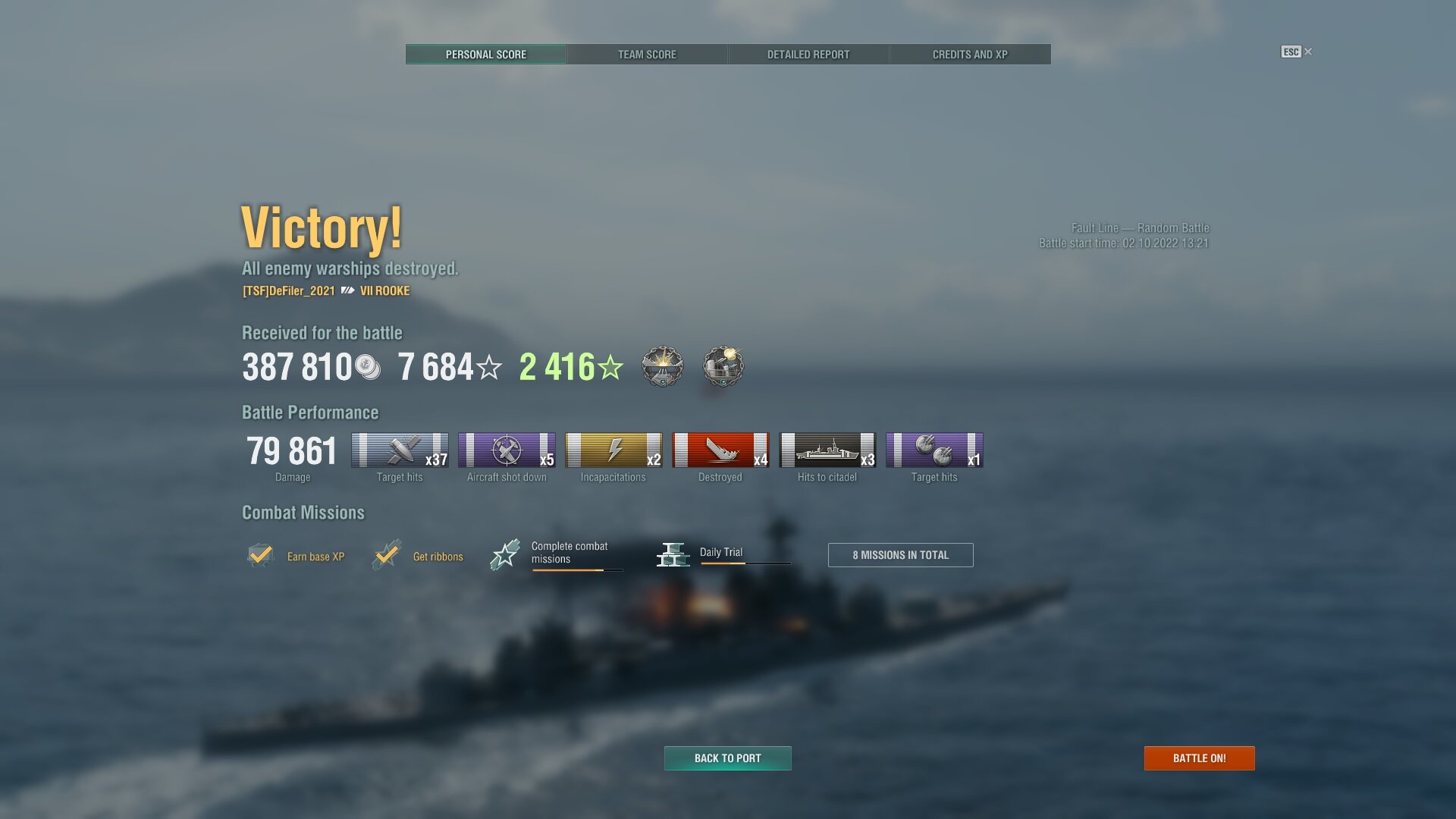Inspect the Aircraft shot down ribbon
This screenshot has height=819, width=1456.
pos(507,450)
